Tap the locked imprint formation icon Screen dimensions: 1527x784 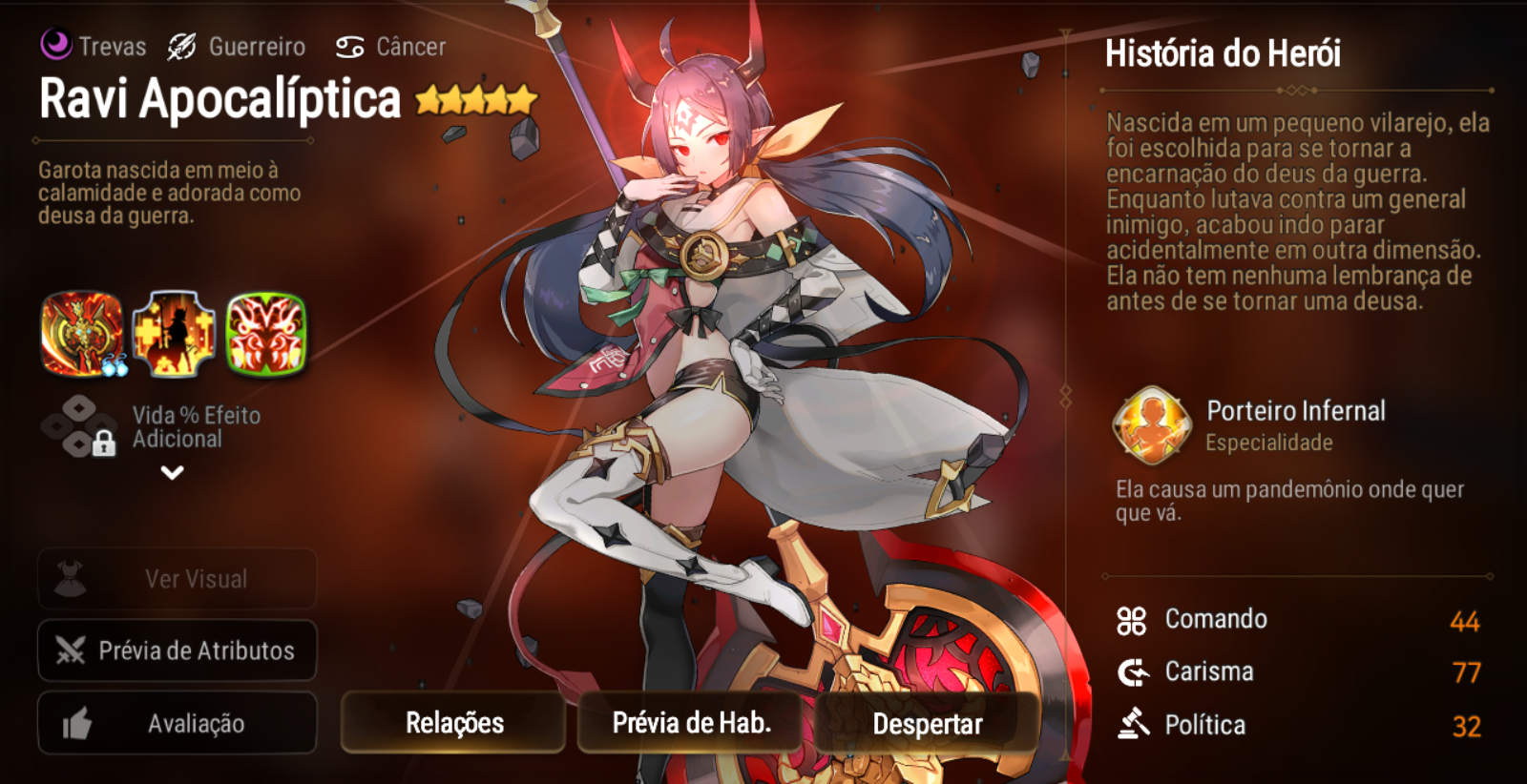coord(80,426)
